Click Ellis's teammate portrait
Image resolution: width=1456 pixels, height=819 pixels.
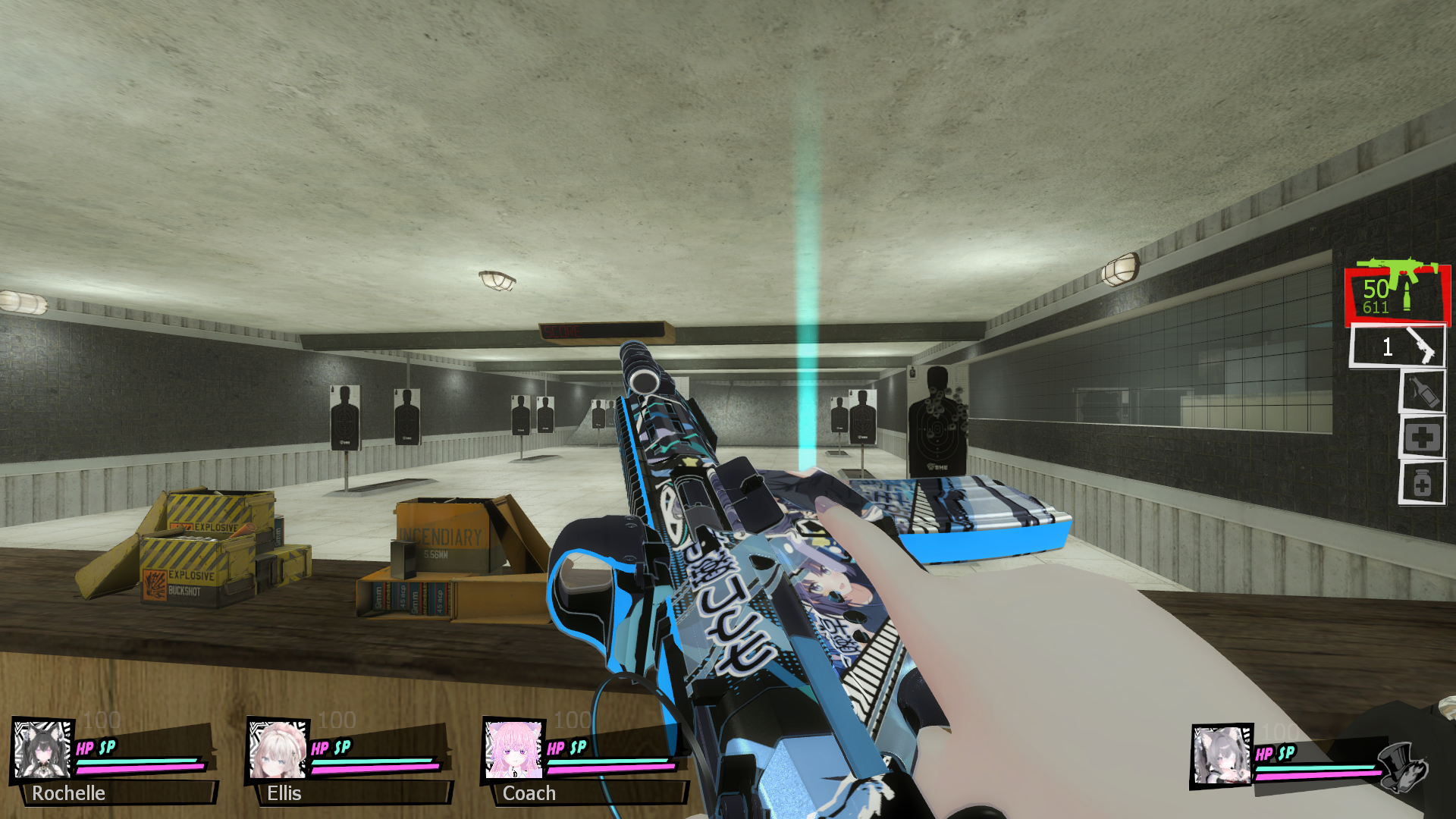pos(278,749)
